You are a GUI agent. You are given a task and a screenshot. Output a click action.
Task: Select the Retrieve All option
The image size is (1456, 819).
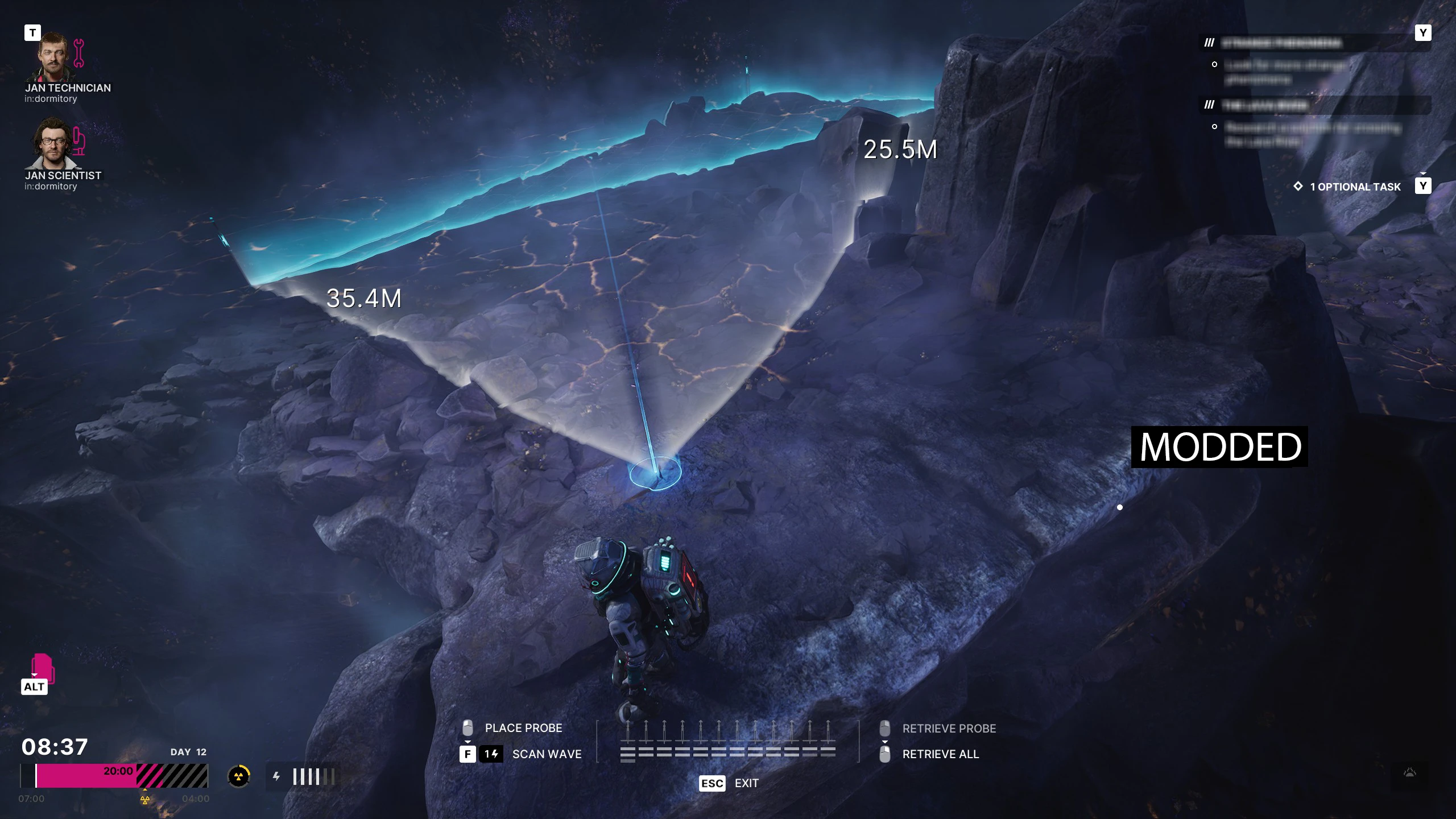[940, 754]
